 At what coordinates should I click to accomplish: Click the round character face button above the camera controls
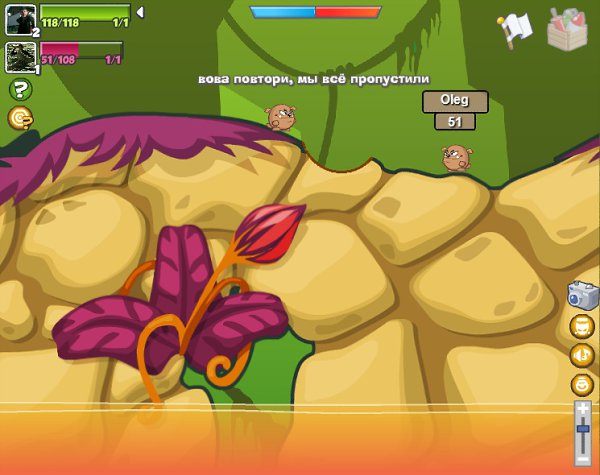click(582, 326)
